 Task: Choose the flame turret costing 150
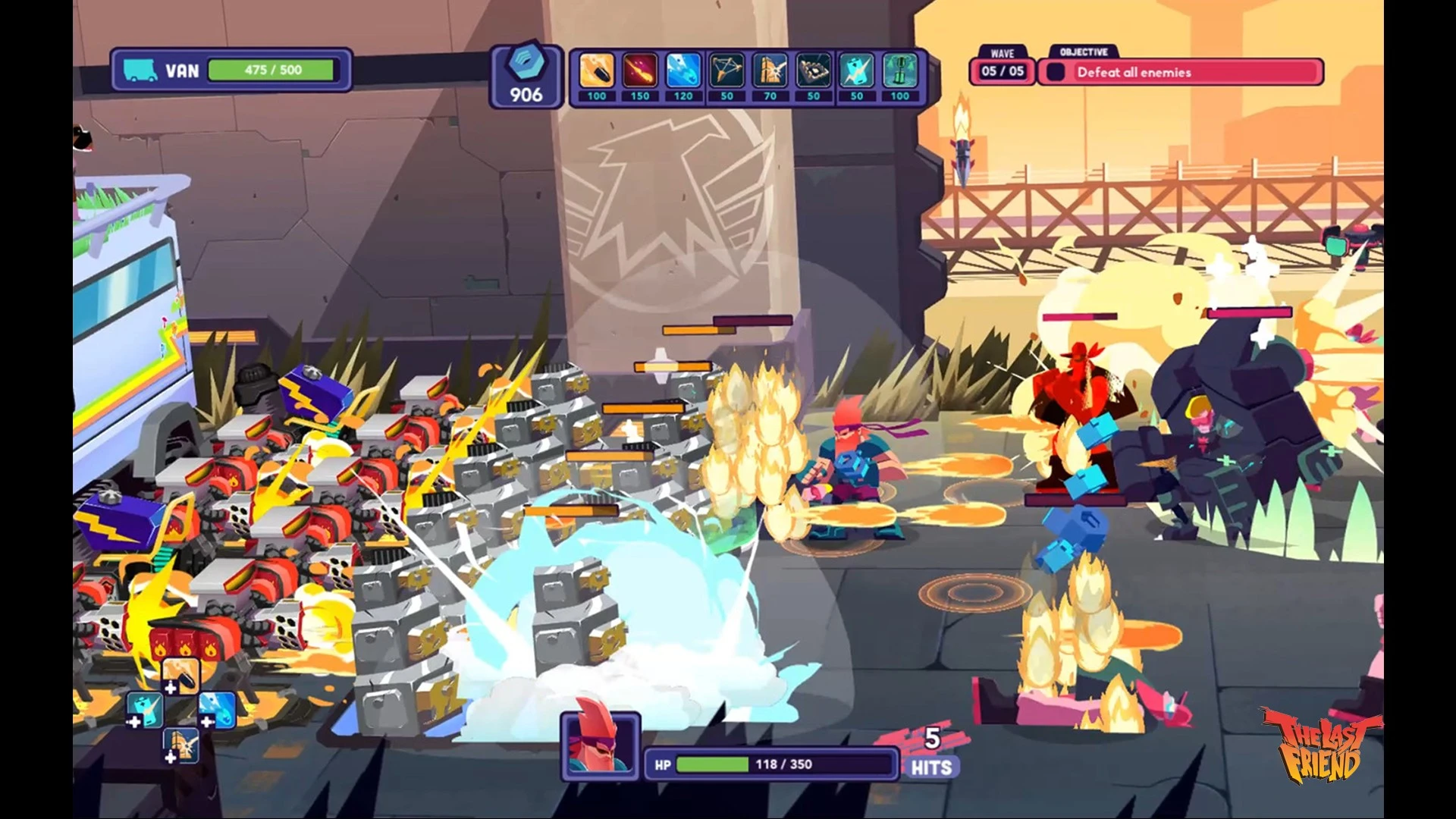tap(640, 73)
